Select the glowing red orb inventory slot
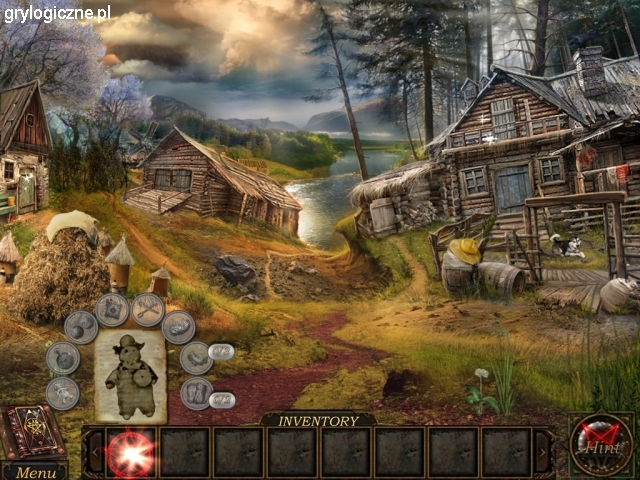 [130, 453]
